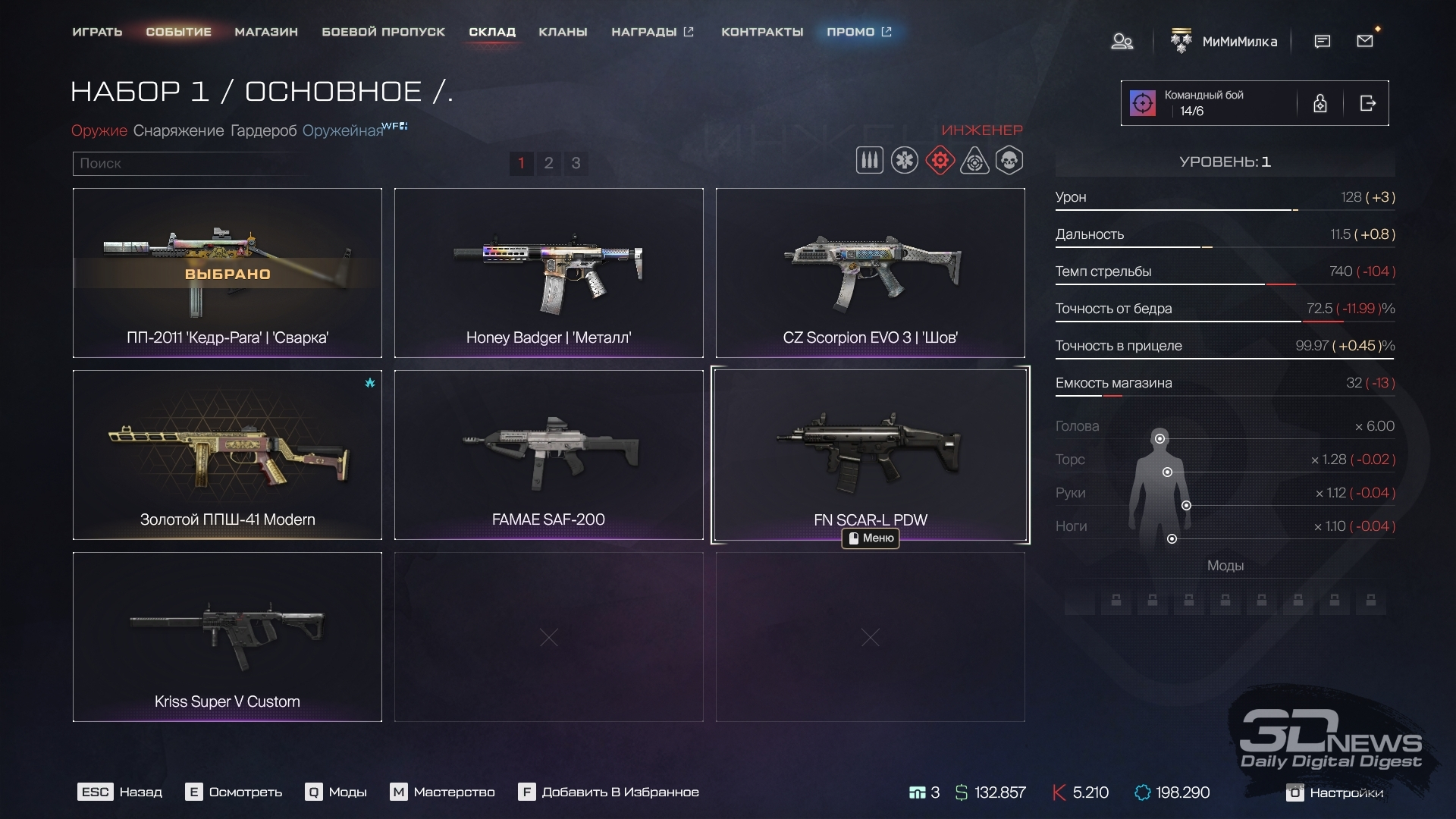The height and width of the screenshot is (819, 1456).
Task: Open the Событие section
Action: [178, 32]
